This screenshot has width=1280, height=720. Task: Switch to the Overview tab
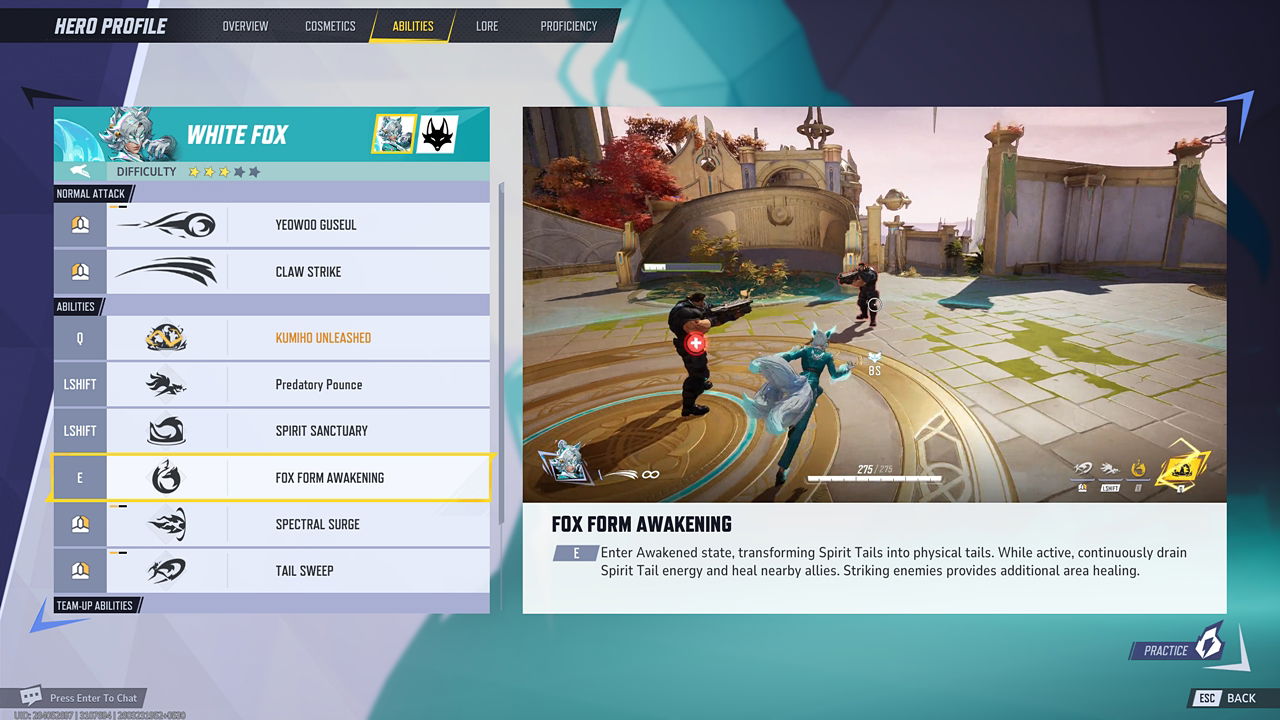[245, 26]
